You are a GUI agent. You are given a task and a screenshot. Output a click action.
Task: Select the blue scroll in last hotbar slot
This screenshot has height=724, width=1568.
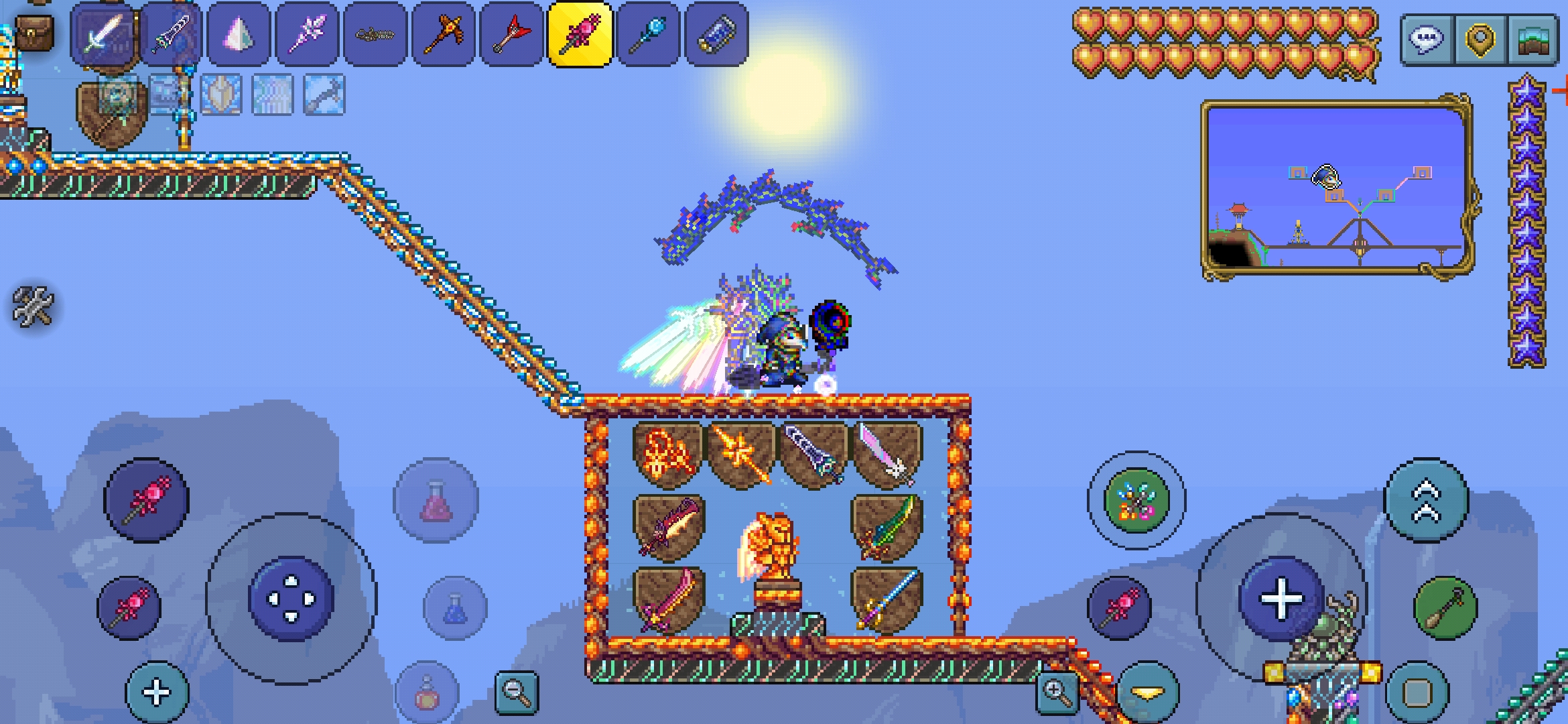pyautogui.click(x=716, y=34)
